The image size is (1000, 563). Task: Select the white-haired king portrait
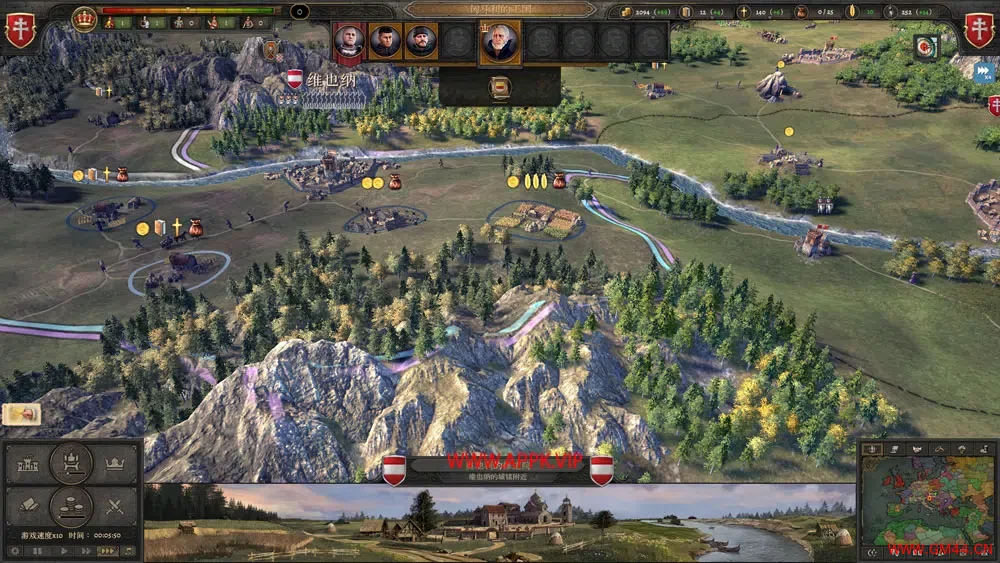tap(499, 43)
